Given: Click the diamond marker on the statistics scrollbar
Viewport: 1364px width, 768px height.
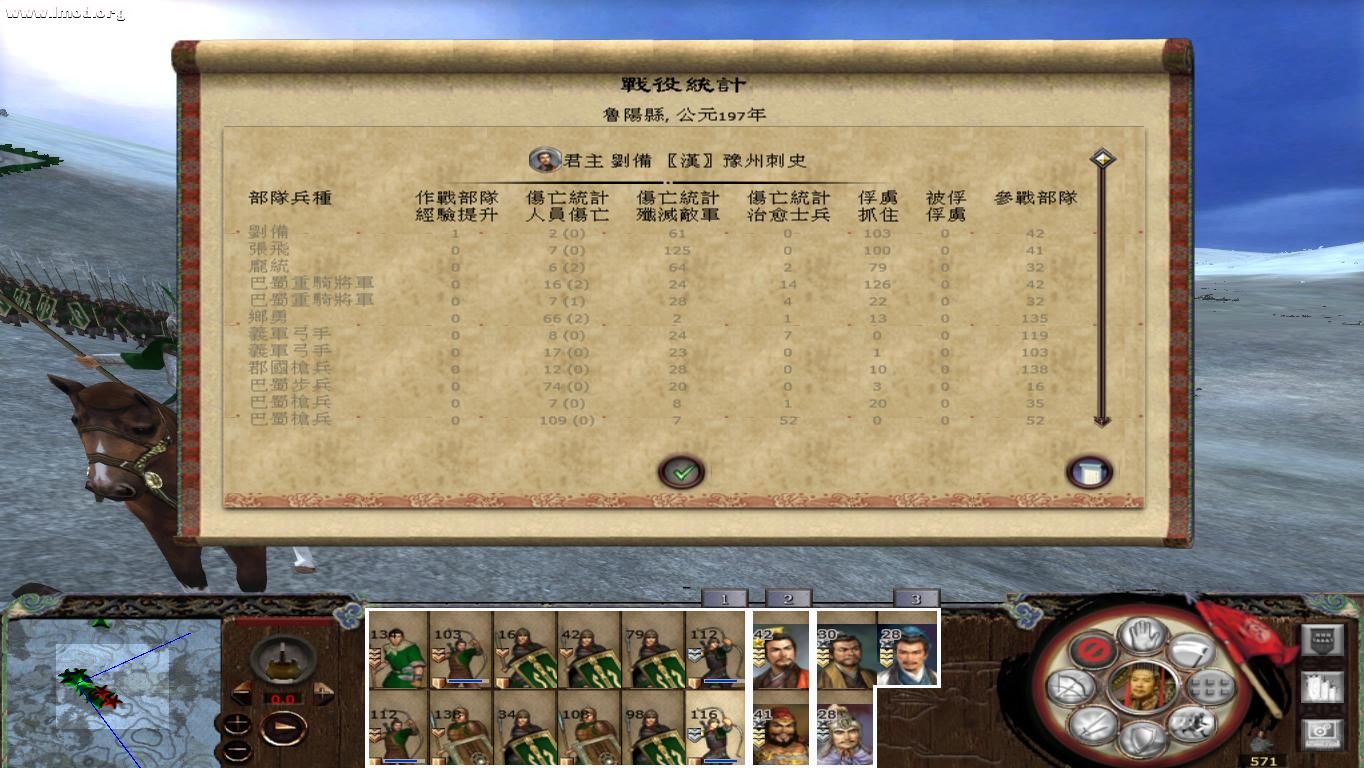Looking at the screenshot, I should pyautogui.click(x=1104, y=158).
